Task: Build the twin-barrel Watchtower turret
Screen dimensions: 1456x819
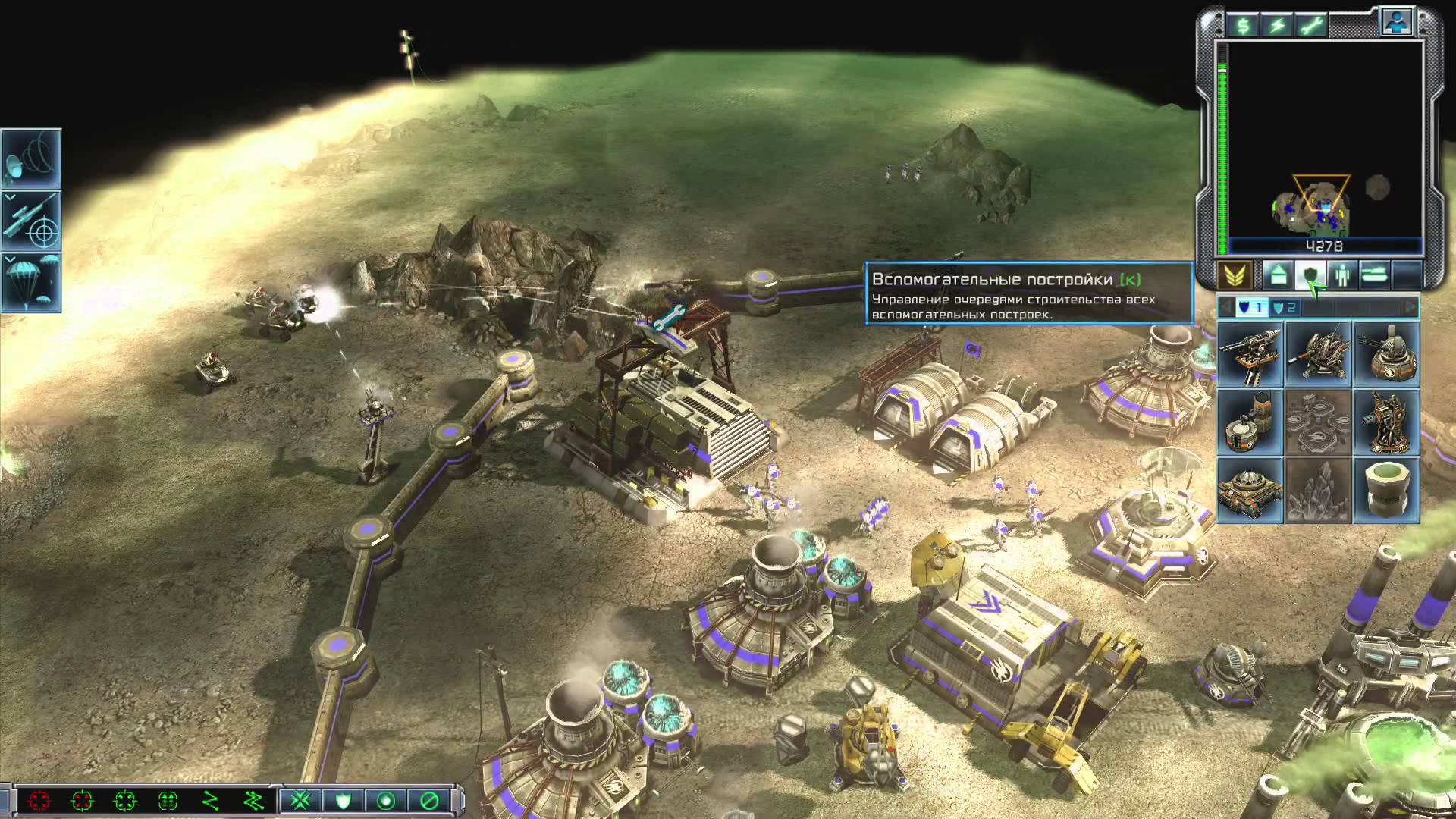Action: click(x=1250, y=355)
